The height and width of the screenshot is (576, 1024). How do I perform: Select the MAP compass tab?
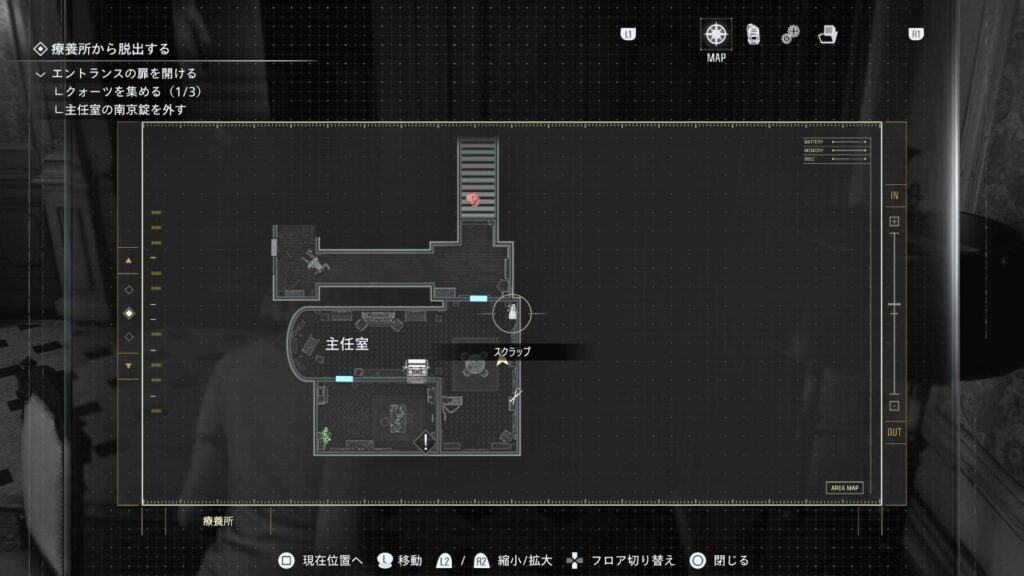tap(716, 34)
